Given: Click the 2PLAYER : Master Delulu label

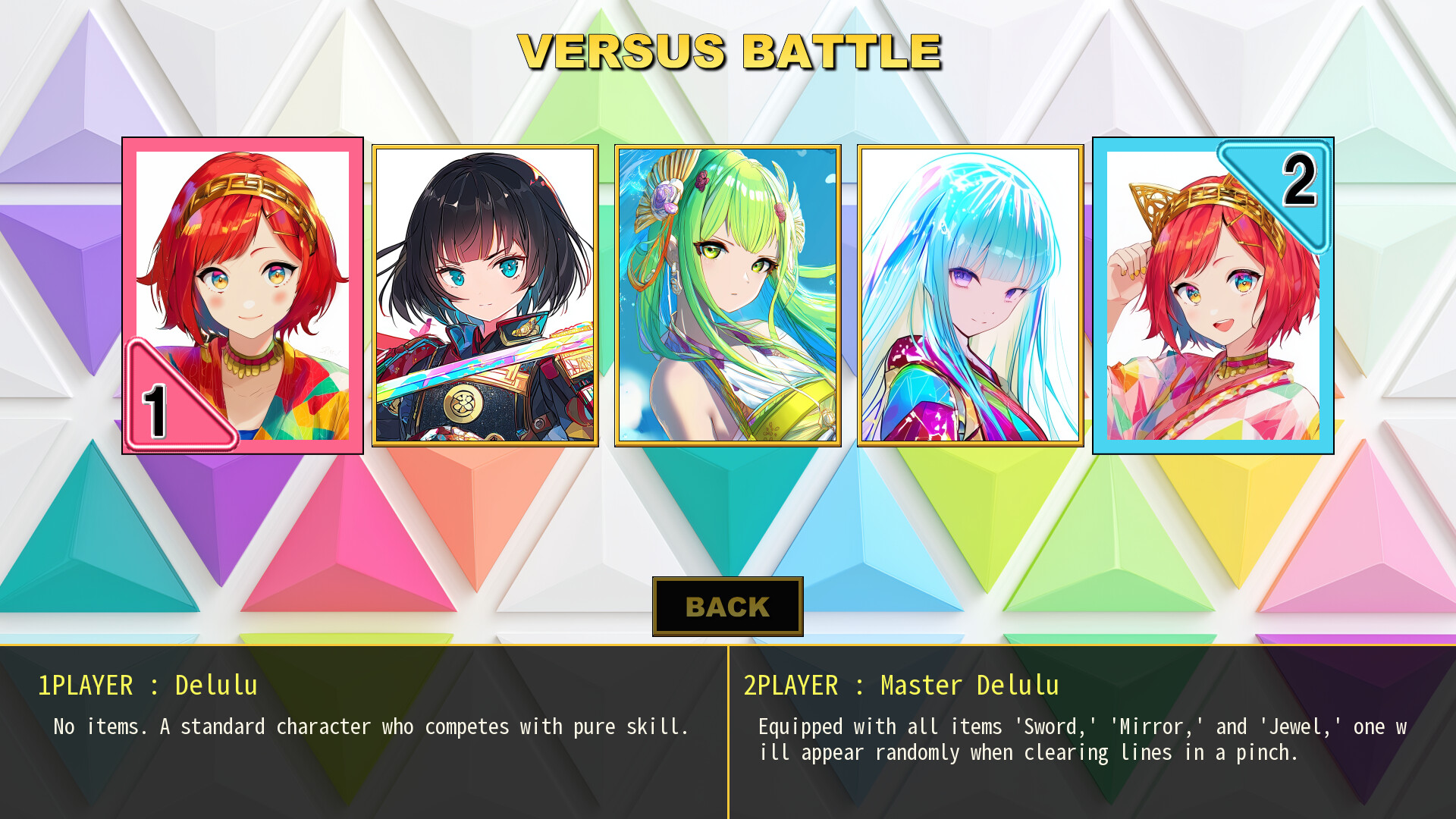Looking at the screenshot, I should 900,685.
